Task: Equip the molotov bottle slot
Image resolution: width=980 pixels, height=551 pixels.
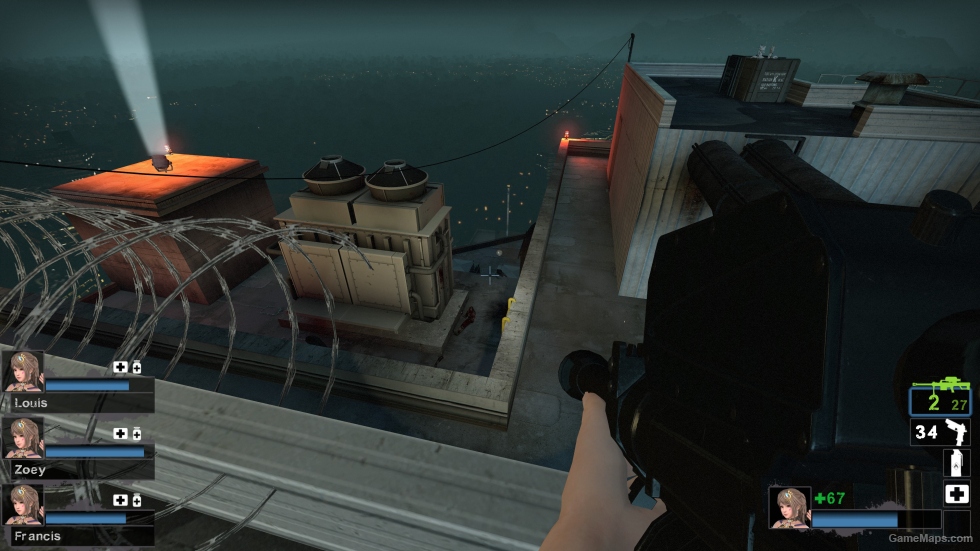Action: [956, 463]
